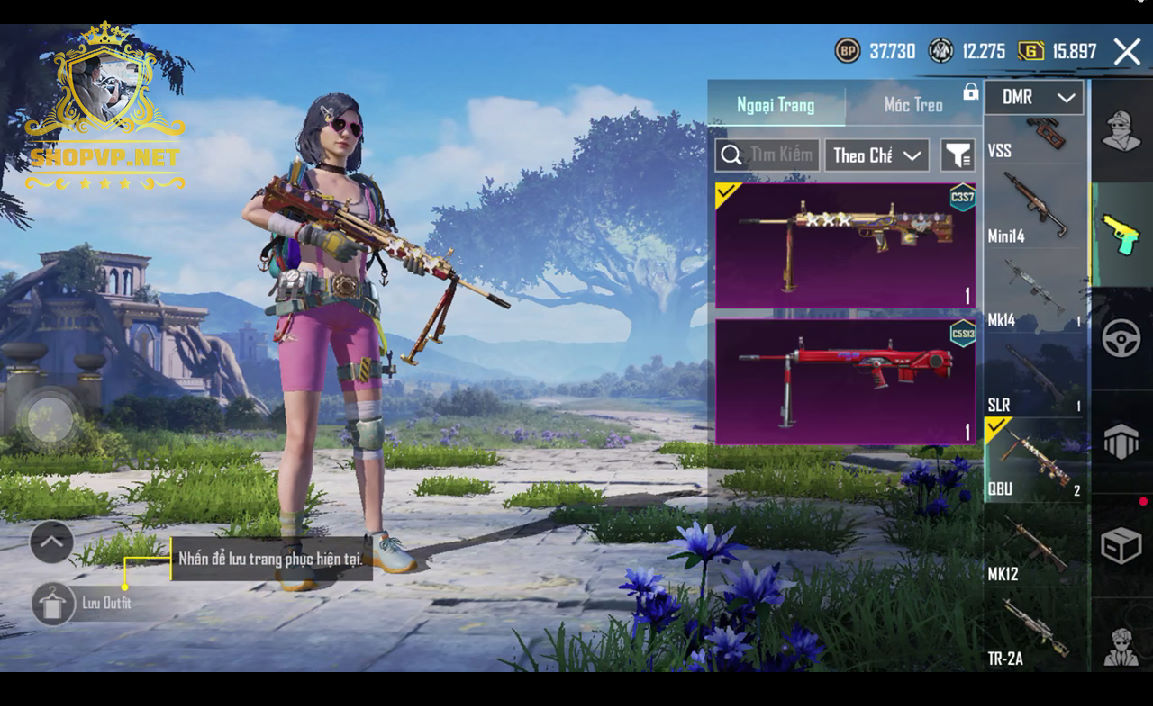1153x706 pixels.
Task: Open the character outfit category icon
Action: click(1121, 131)
